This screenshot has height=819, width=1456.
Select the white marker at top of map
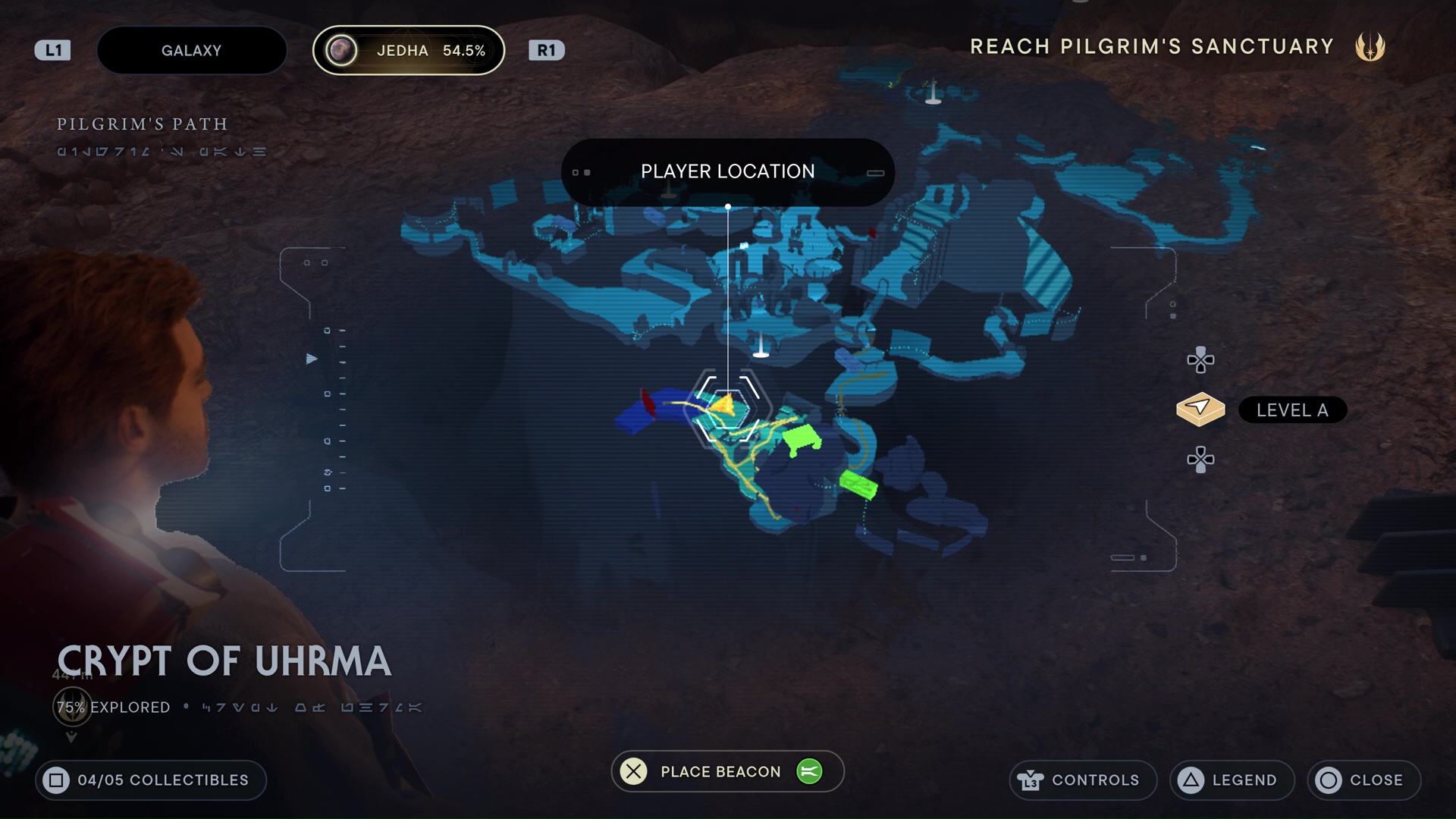point(933,94)
